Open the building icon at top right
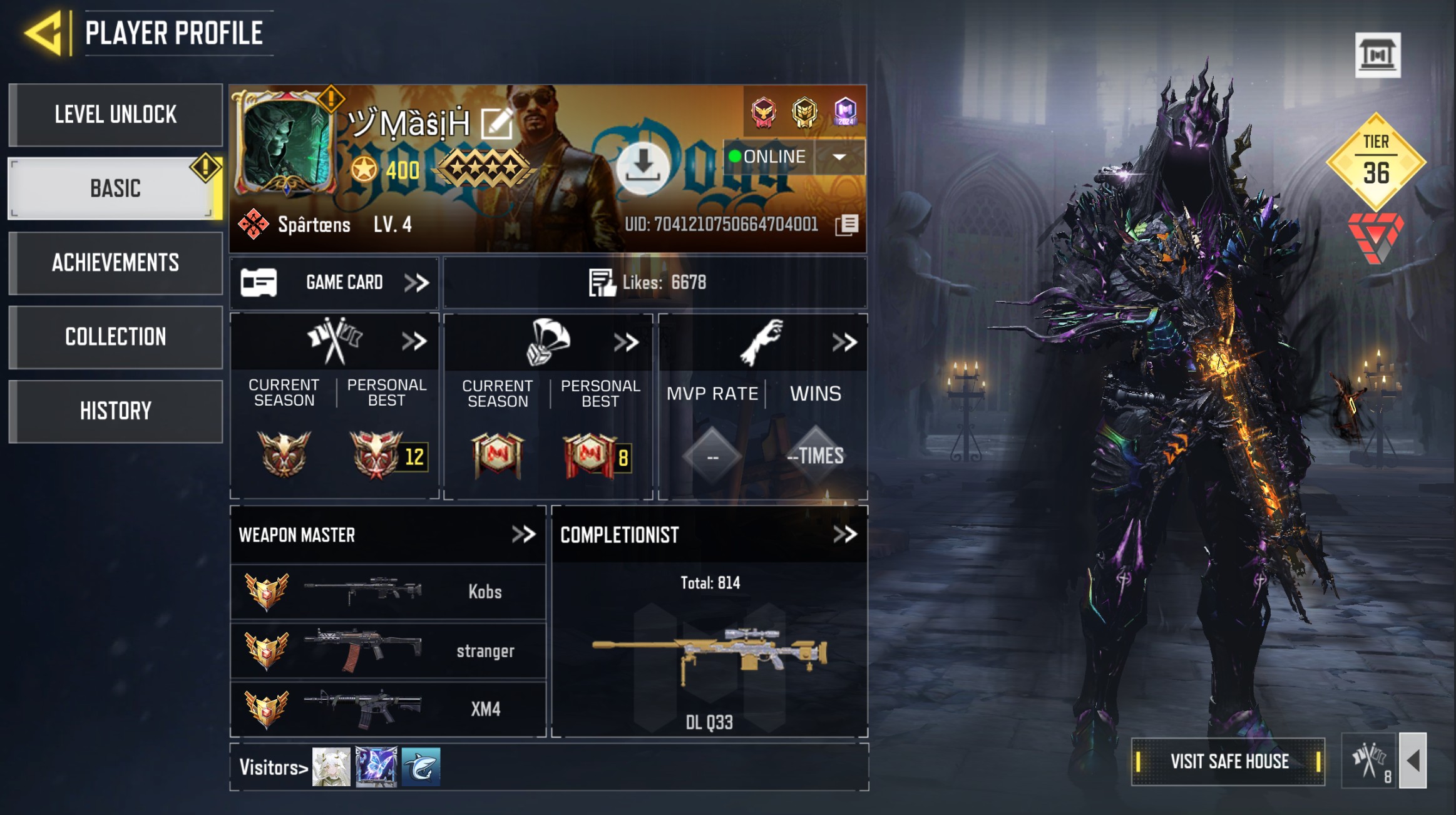Screen dimensions: 1456x815 [x=1377, y=55]
